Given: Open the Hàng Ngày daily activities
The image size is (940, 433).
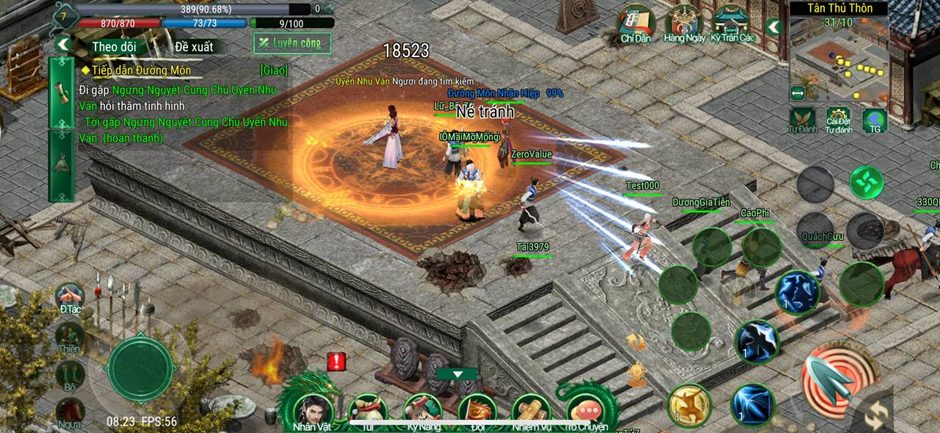Looking at the screenshot, I should coord(684,24).
